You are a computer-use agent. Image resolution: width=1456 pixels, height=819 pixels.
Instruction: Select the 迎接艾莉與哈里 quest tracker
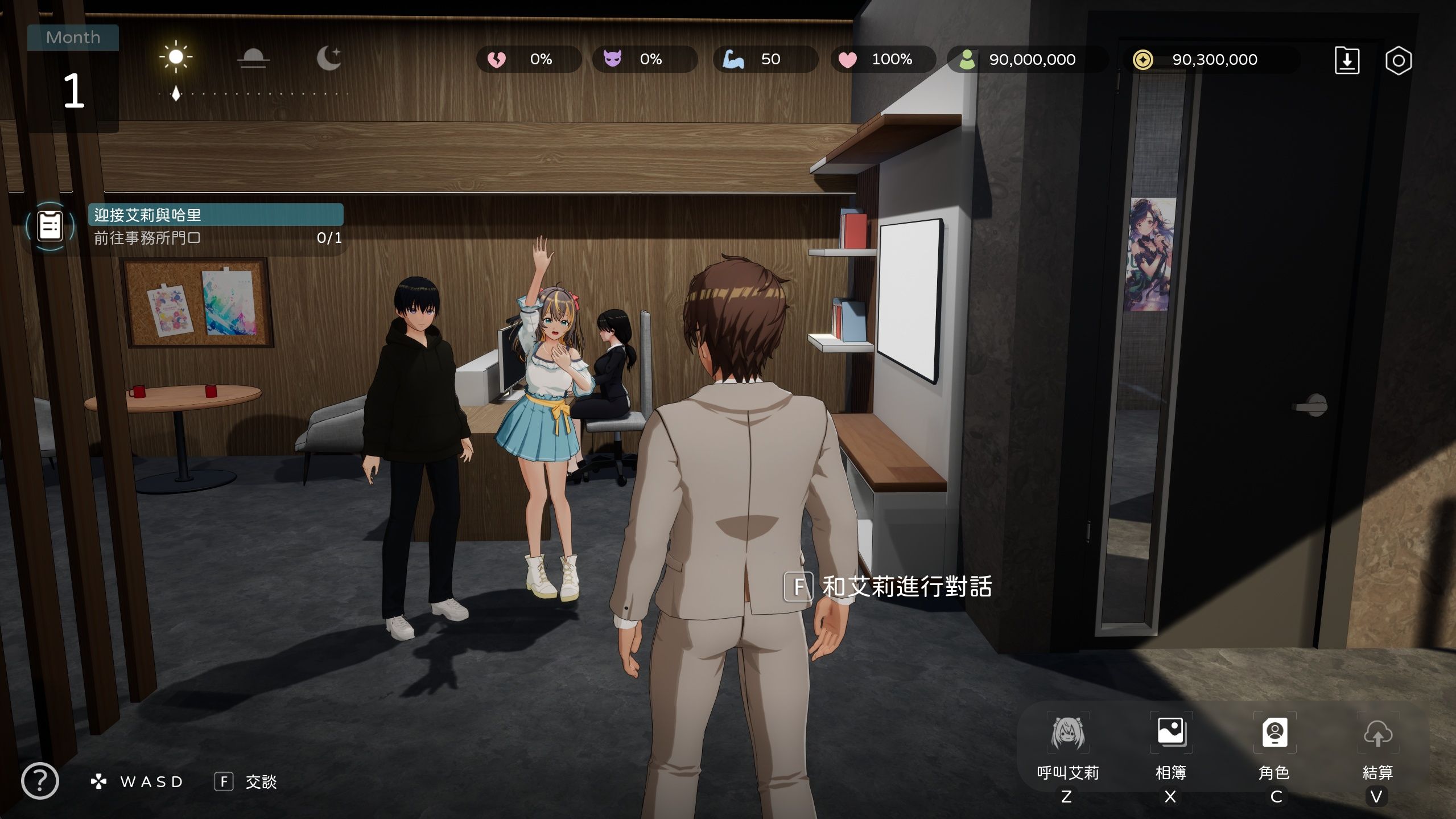[x=216, y=215]
